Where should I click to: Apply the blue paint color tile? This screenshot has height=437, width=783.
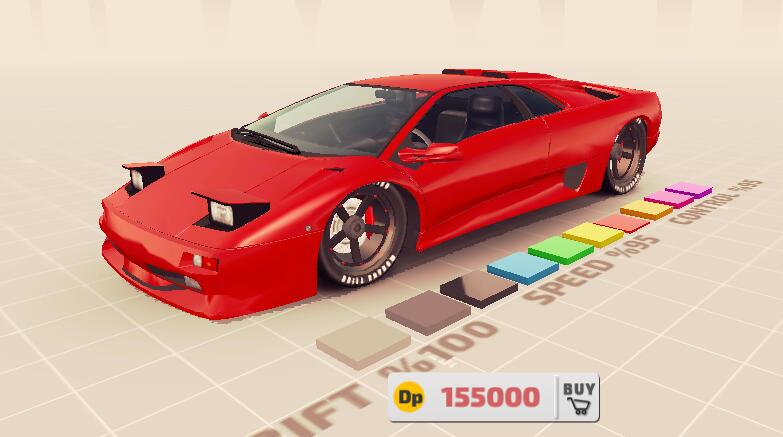tap(522, 265)
